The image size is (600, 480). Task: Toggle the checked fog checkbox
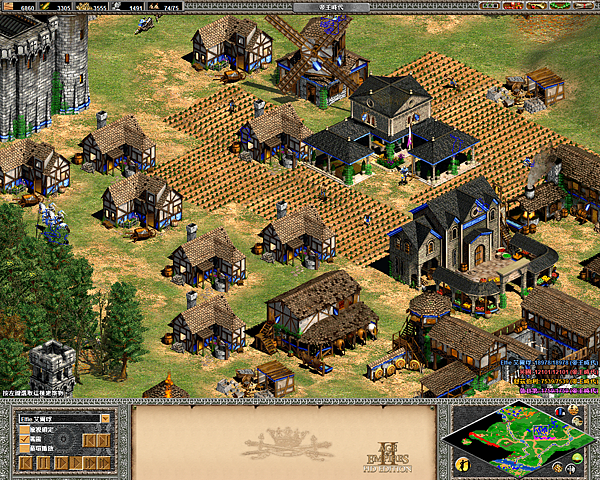(24, 440)
